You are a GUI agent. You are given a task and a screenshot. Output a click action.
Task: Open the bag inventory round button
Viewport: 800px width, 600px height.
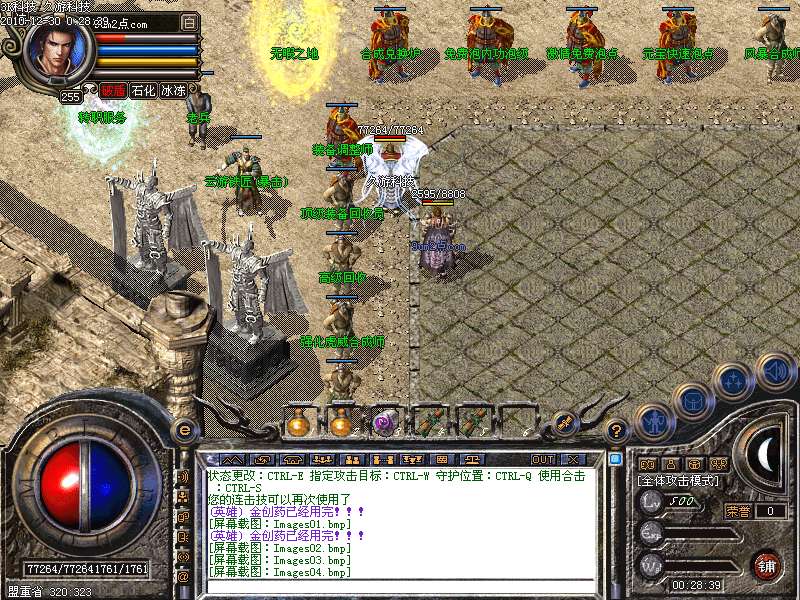(x=692, y=402)
